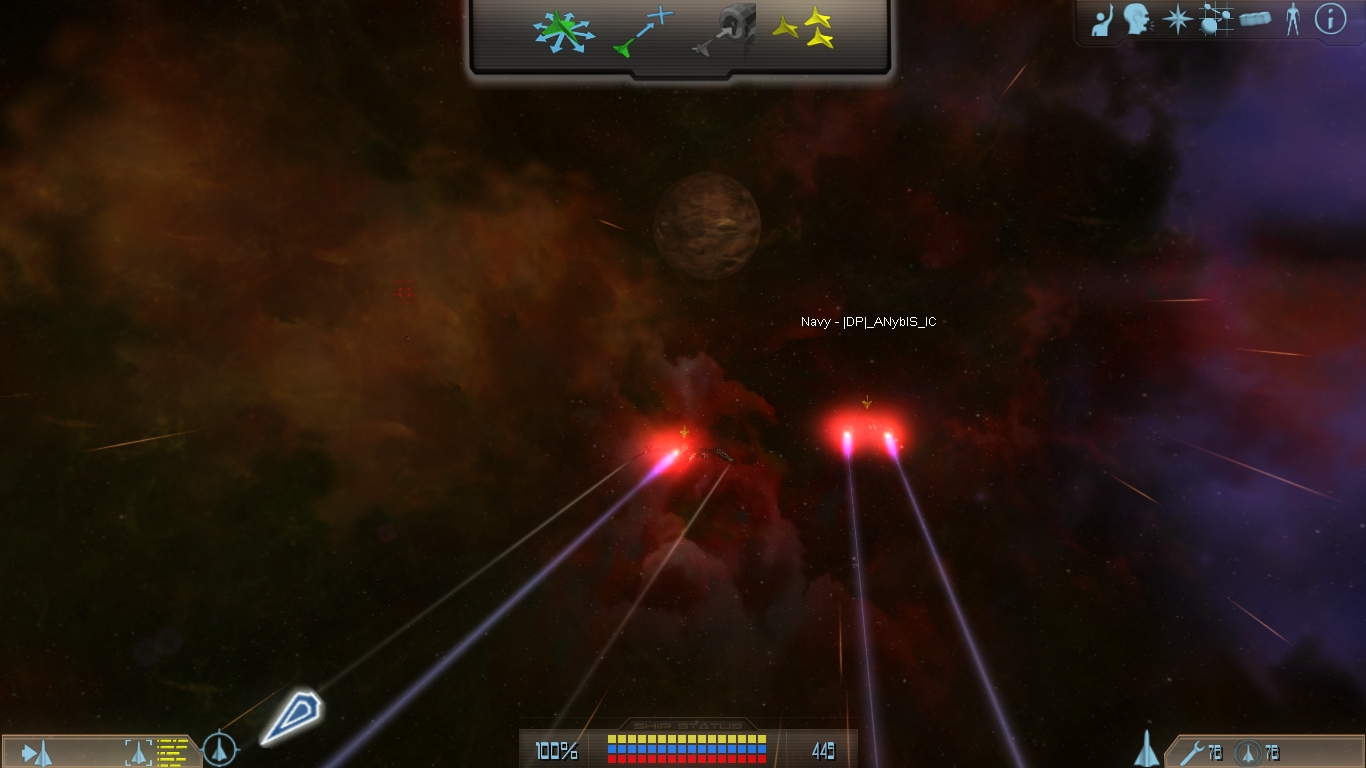Show the information panel icon
This screenshot has width=1366, height=768.
coord(1330,19)
